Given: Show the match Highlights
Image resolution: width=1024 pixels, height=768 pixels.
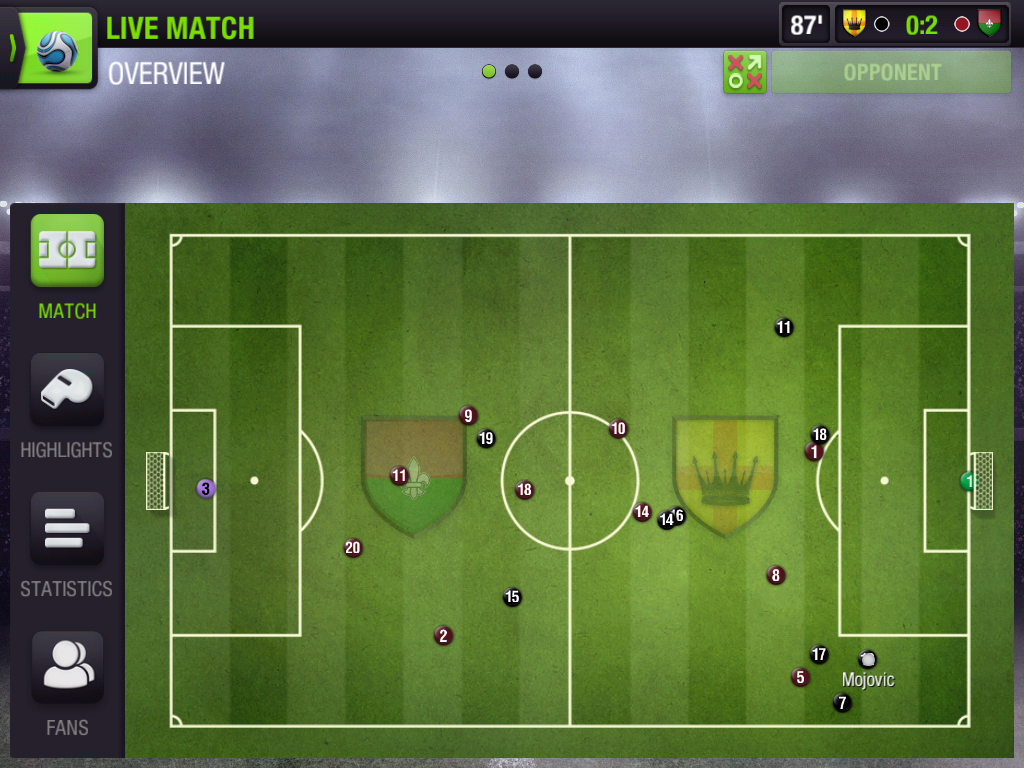Looking at the screenshot, I should tap(67, 390).
